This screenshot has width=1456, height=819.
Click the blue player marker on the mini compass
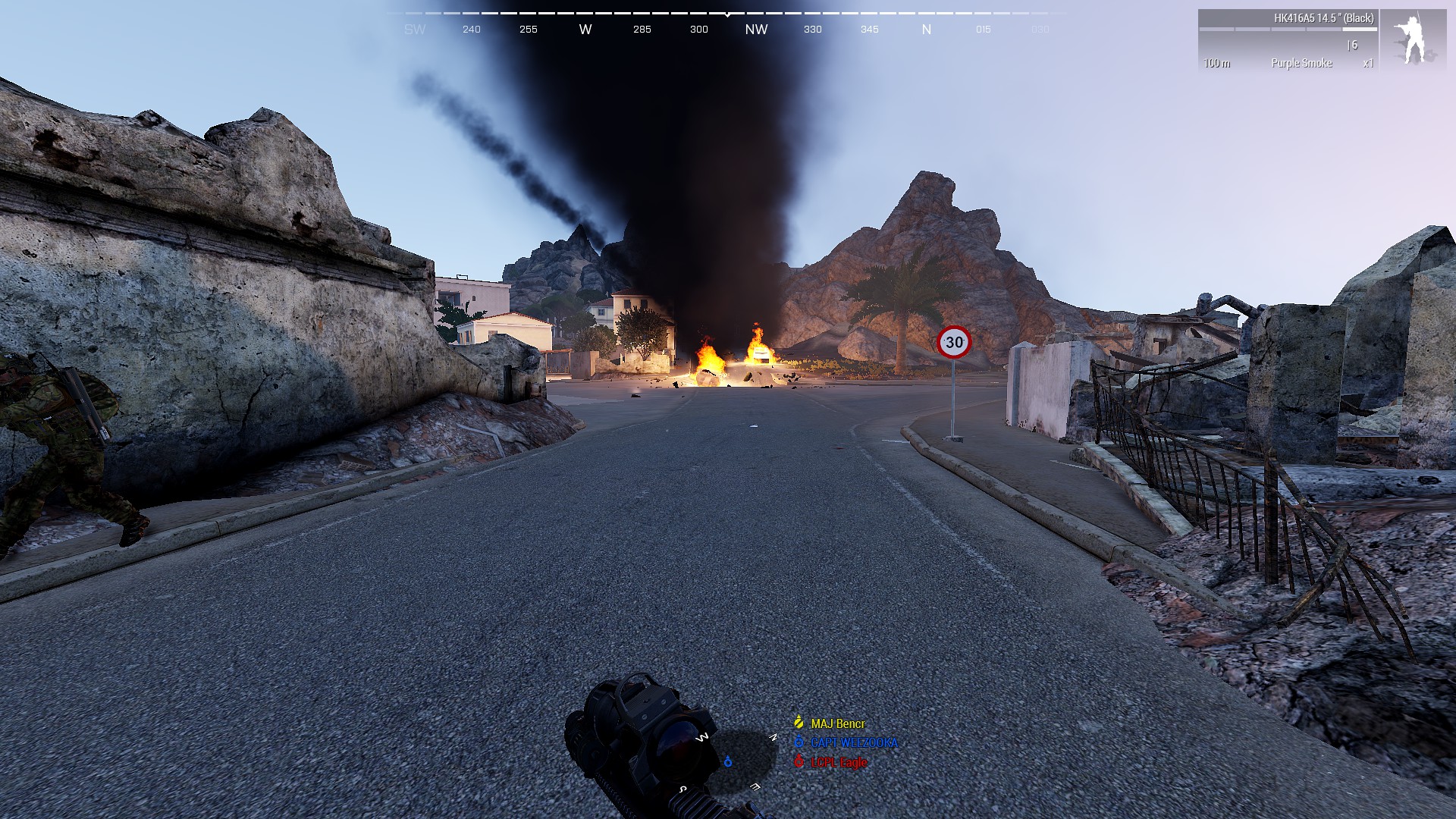[728, 761]
